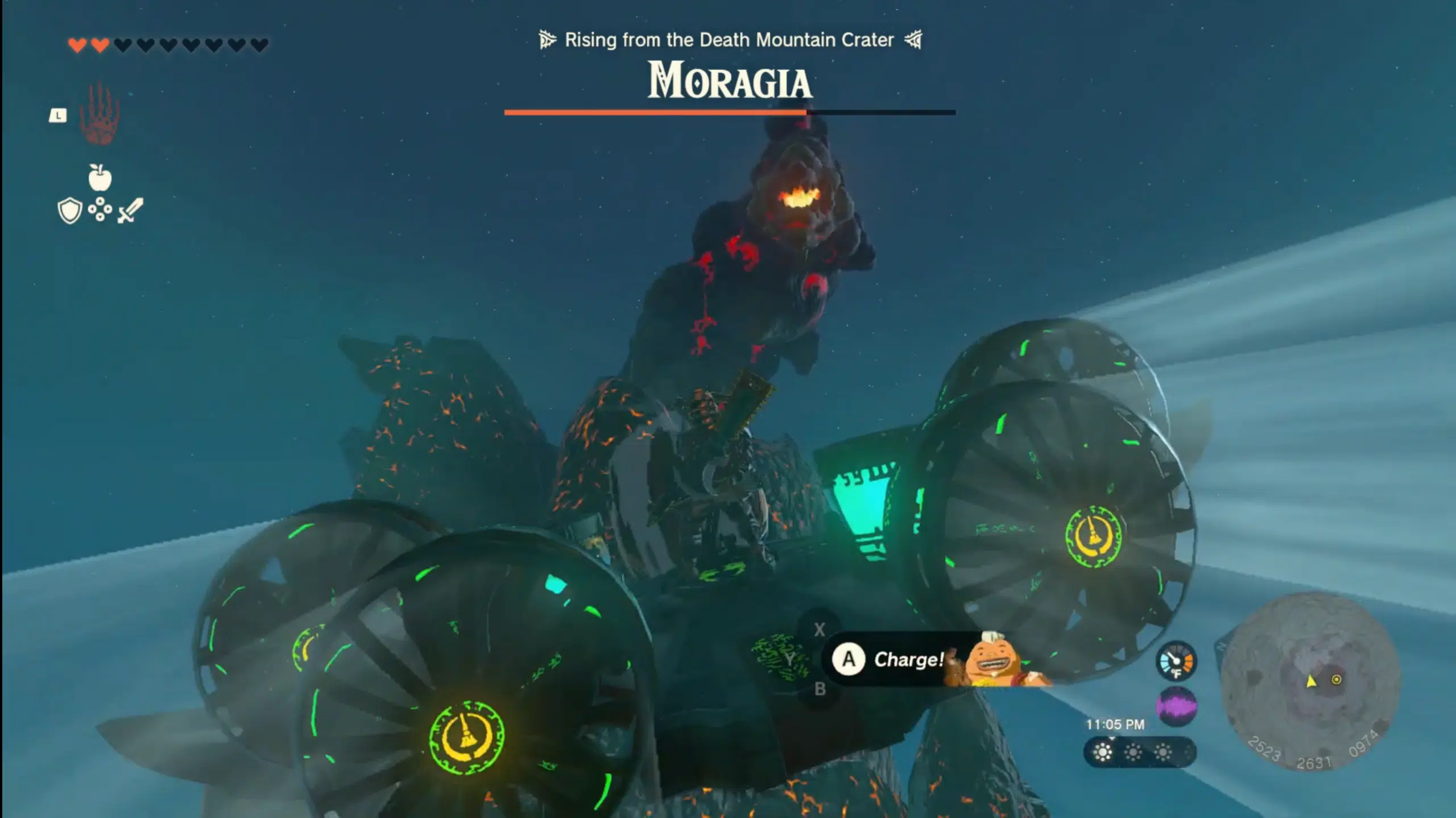Toggle the leftmost weather forecast sun icon
1456x818 pixels.
(1102, 753)
